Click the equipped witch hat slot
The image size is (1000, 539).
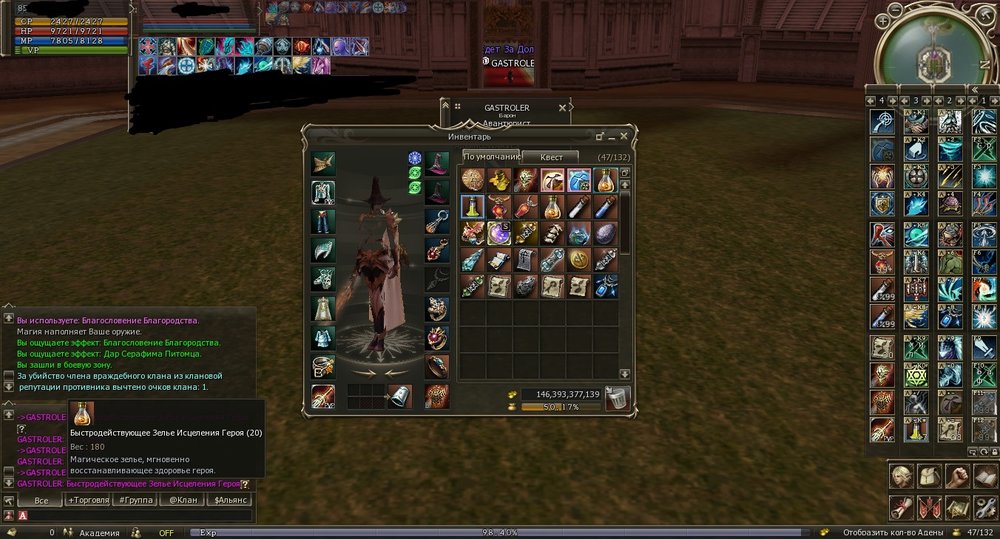[x=437, y=163]
